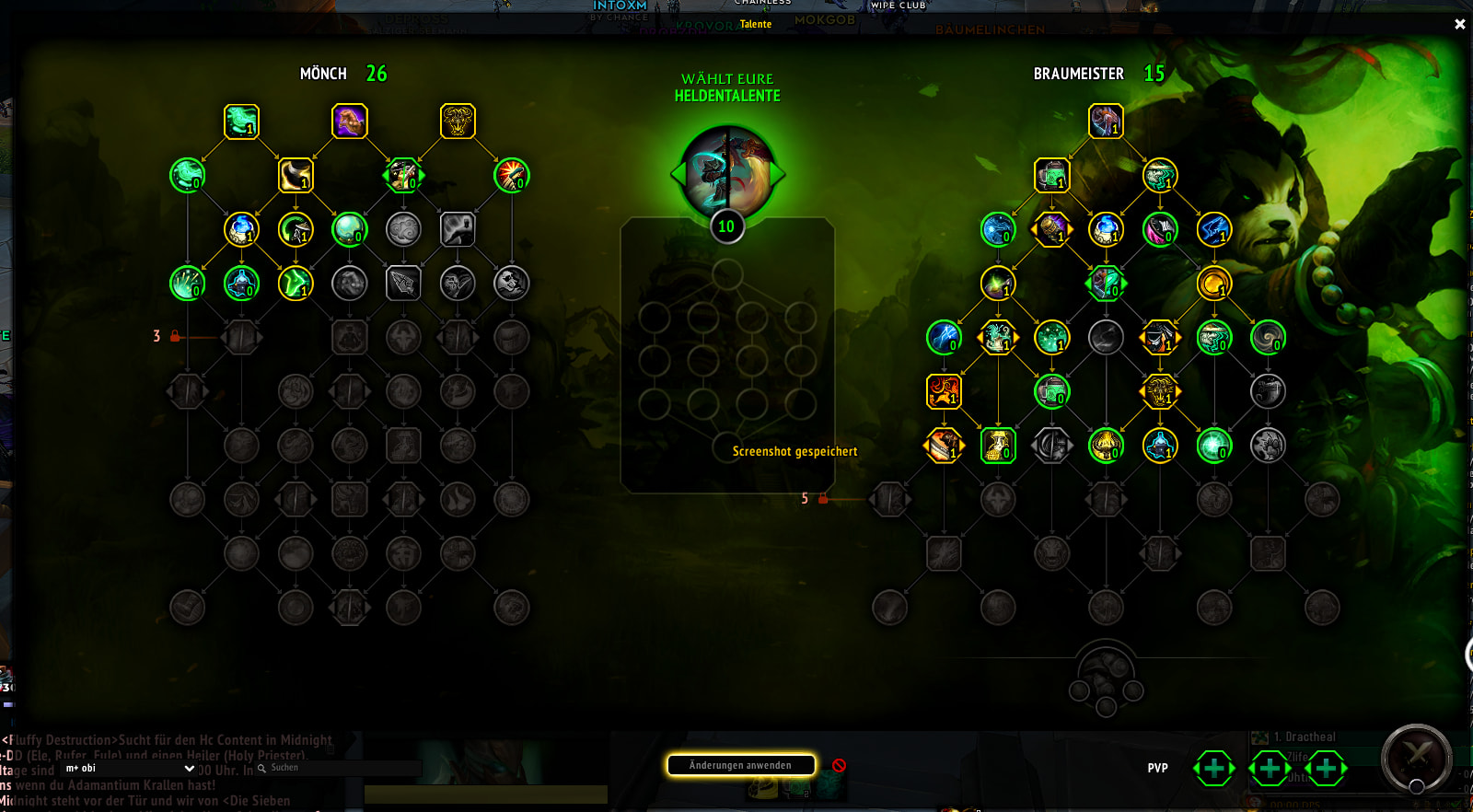Choose the purple barrel choice talent
This screenshot has width=1473, height=812.
pyautogui.click(x=1051, y=229)
